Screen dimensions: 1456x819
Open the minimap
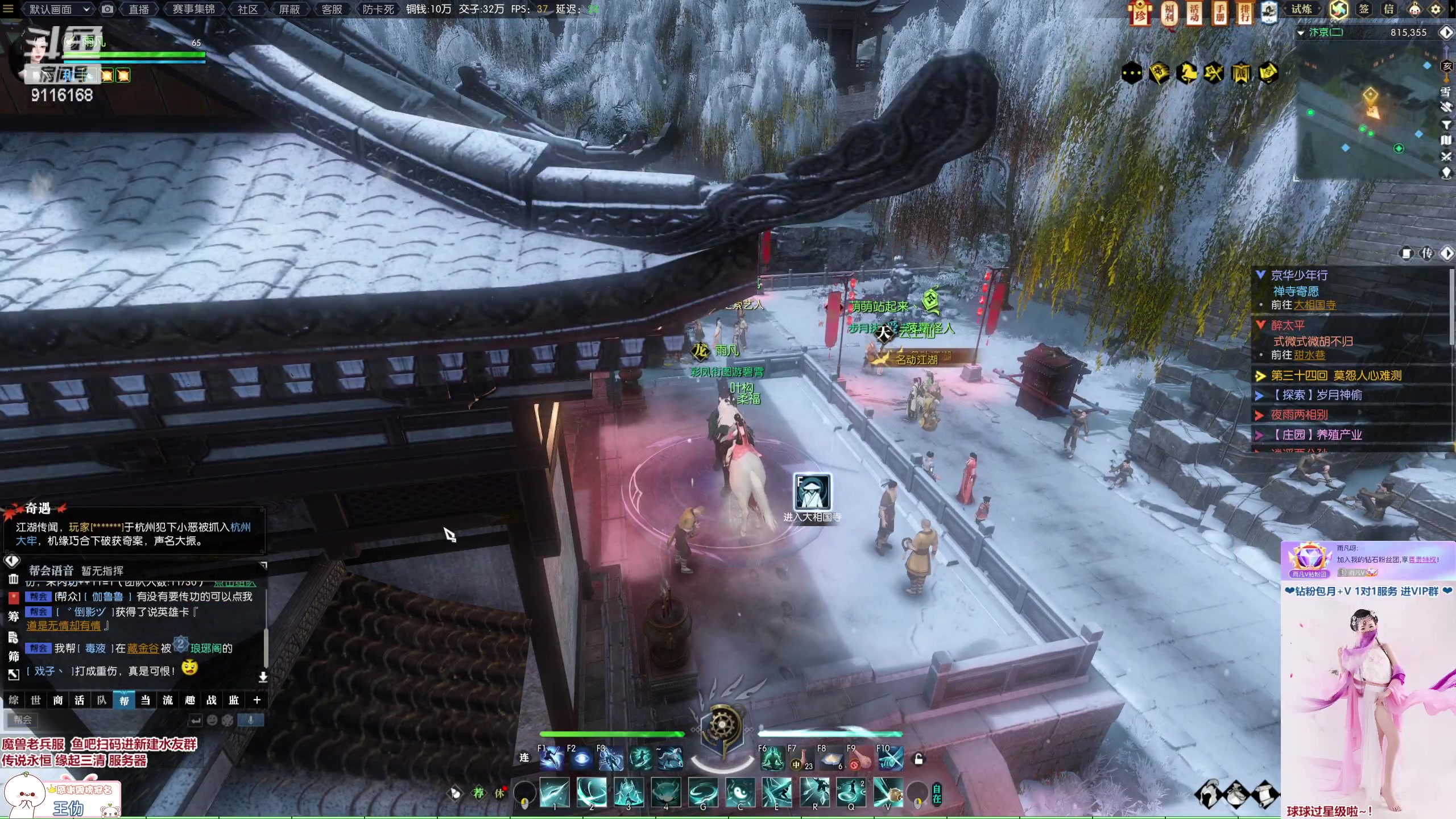[1371, 114]
